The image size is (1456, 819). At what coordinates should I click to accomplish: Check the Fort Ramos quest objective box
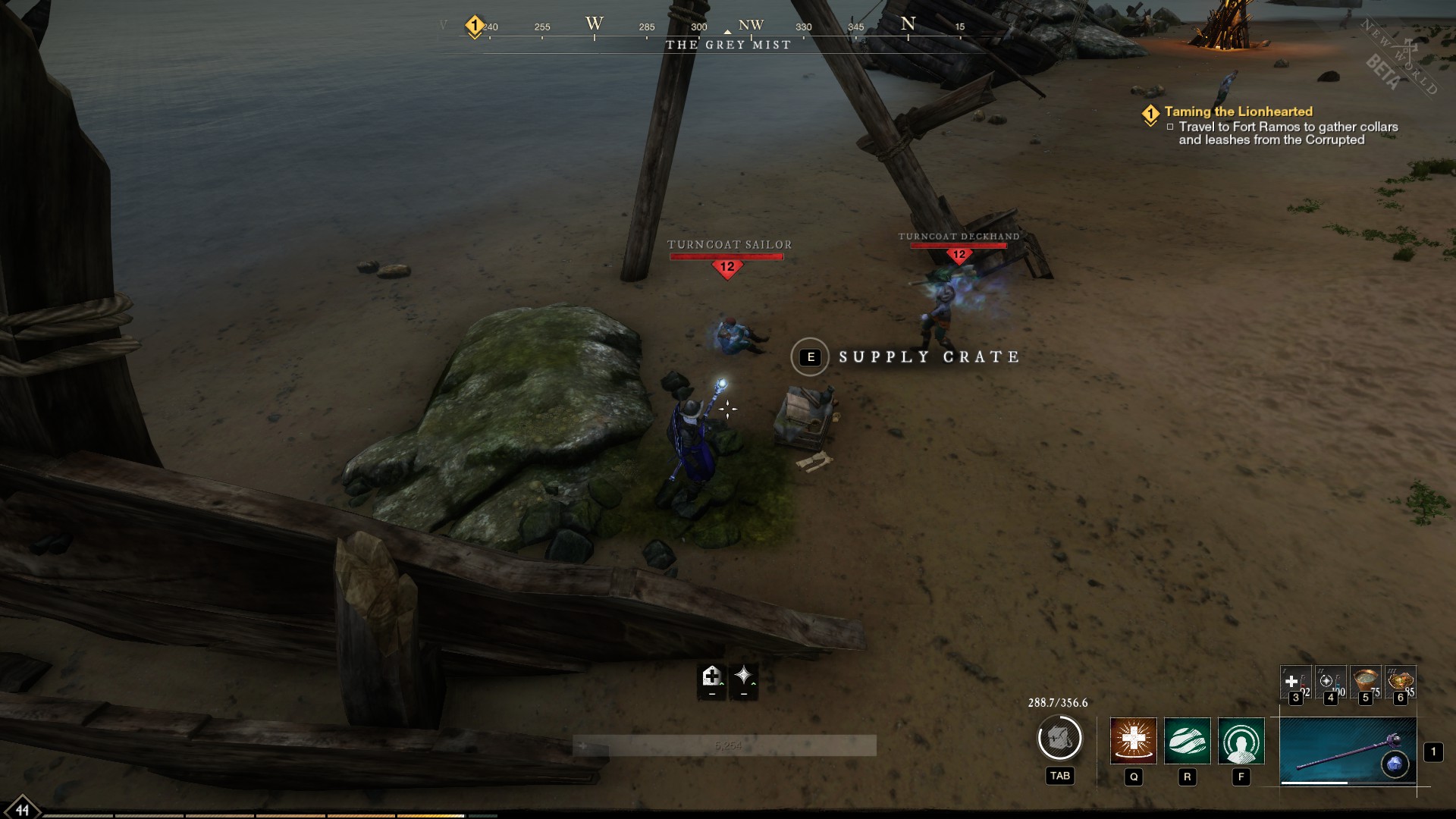[1172, 128]
